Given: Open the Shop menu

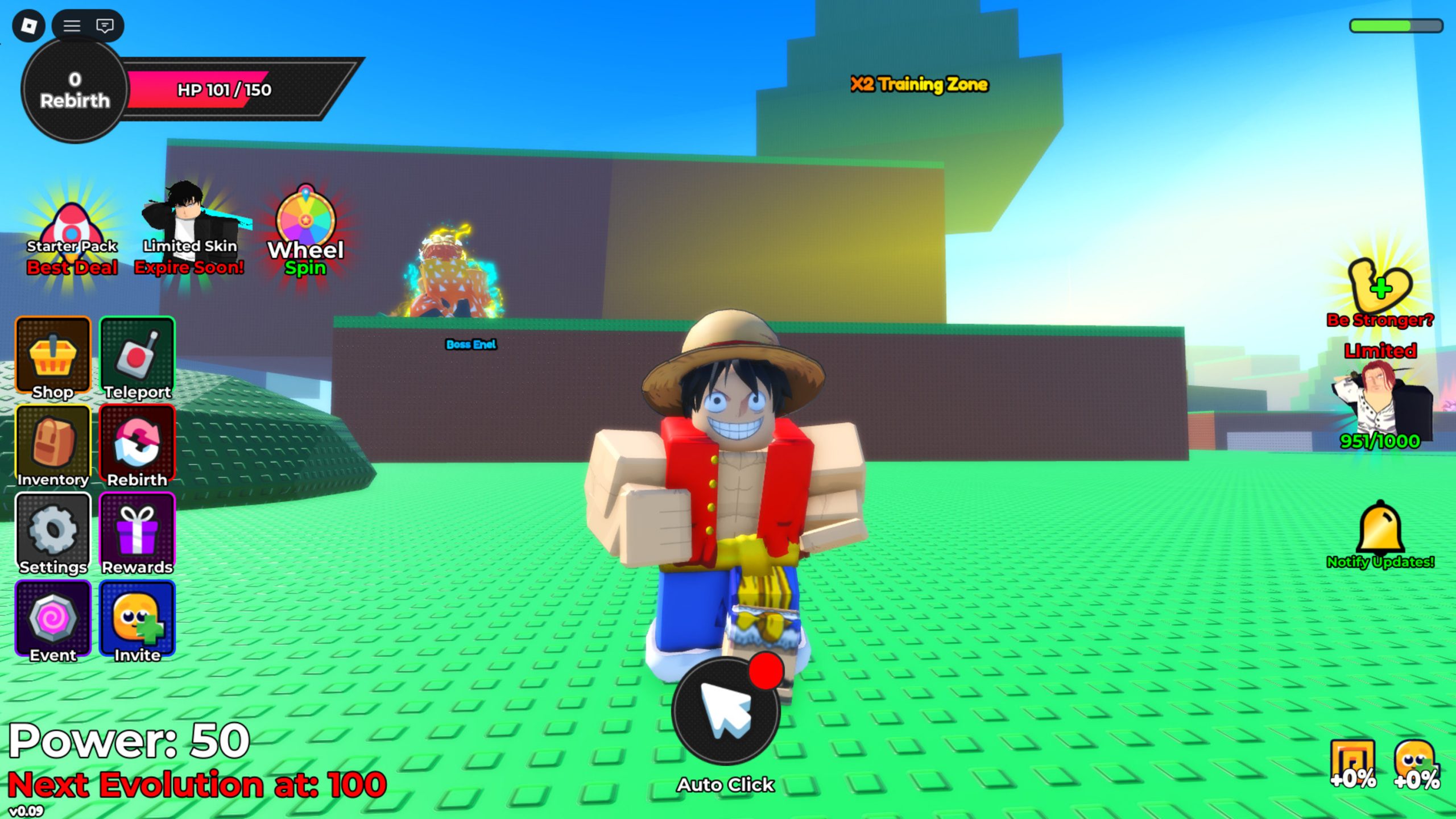Looking at the screenshot, I should (x=53, y=357).
